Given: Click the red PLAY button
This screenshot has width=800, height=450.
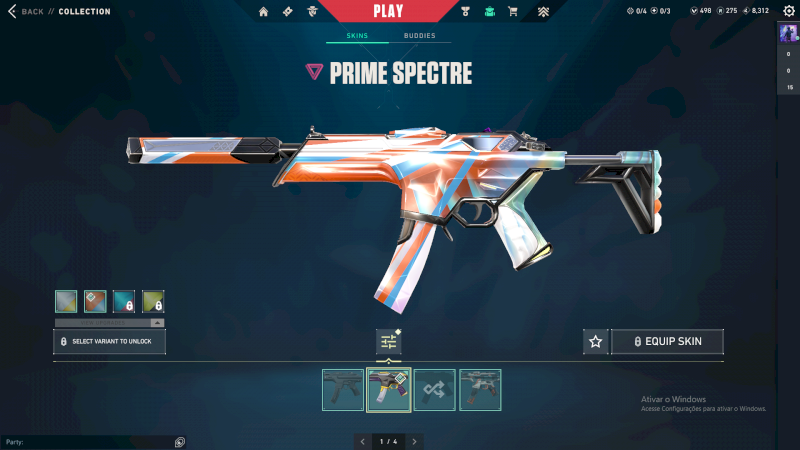Looking at the screenshot, I should pyautogui.click(x=388, y=11).
